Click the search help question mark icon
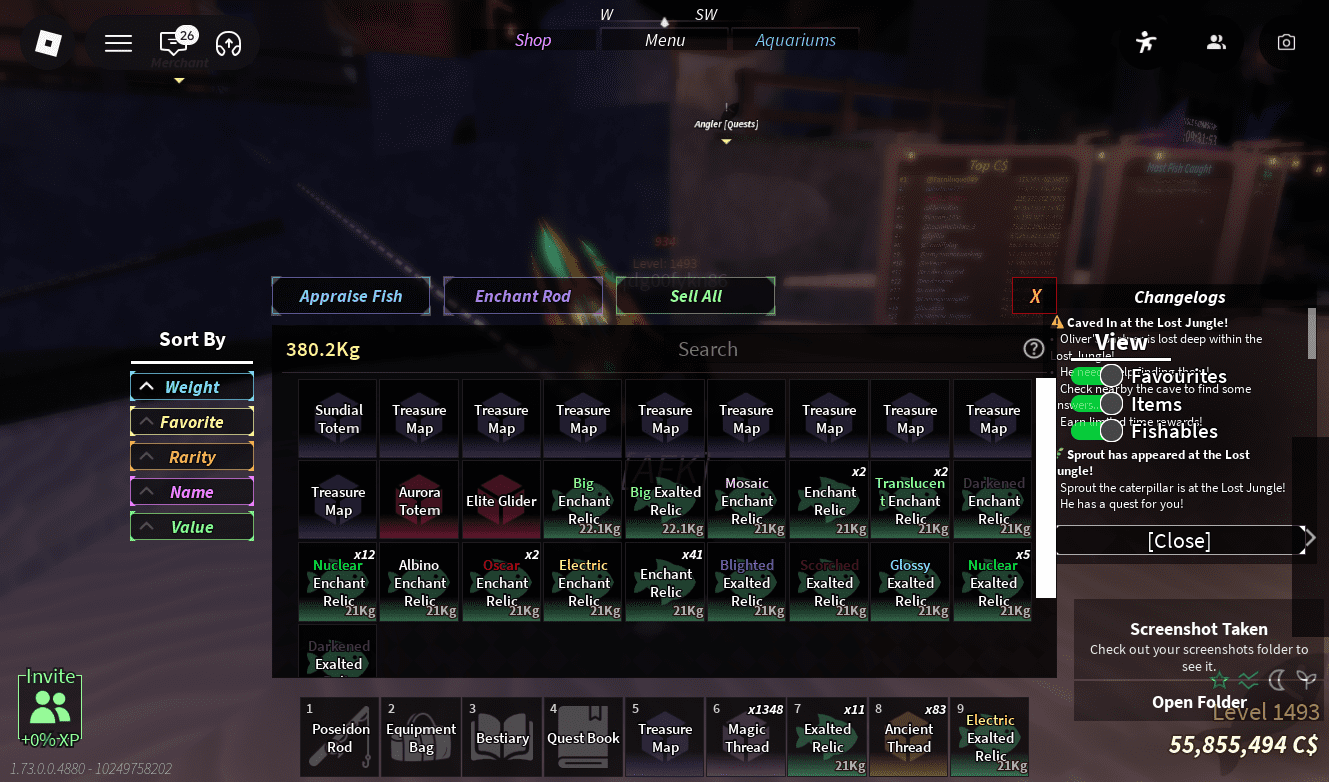Image resolution: width=1329 pixels, height=782 pixels. (x=1034, y=349)
